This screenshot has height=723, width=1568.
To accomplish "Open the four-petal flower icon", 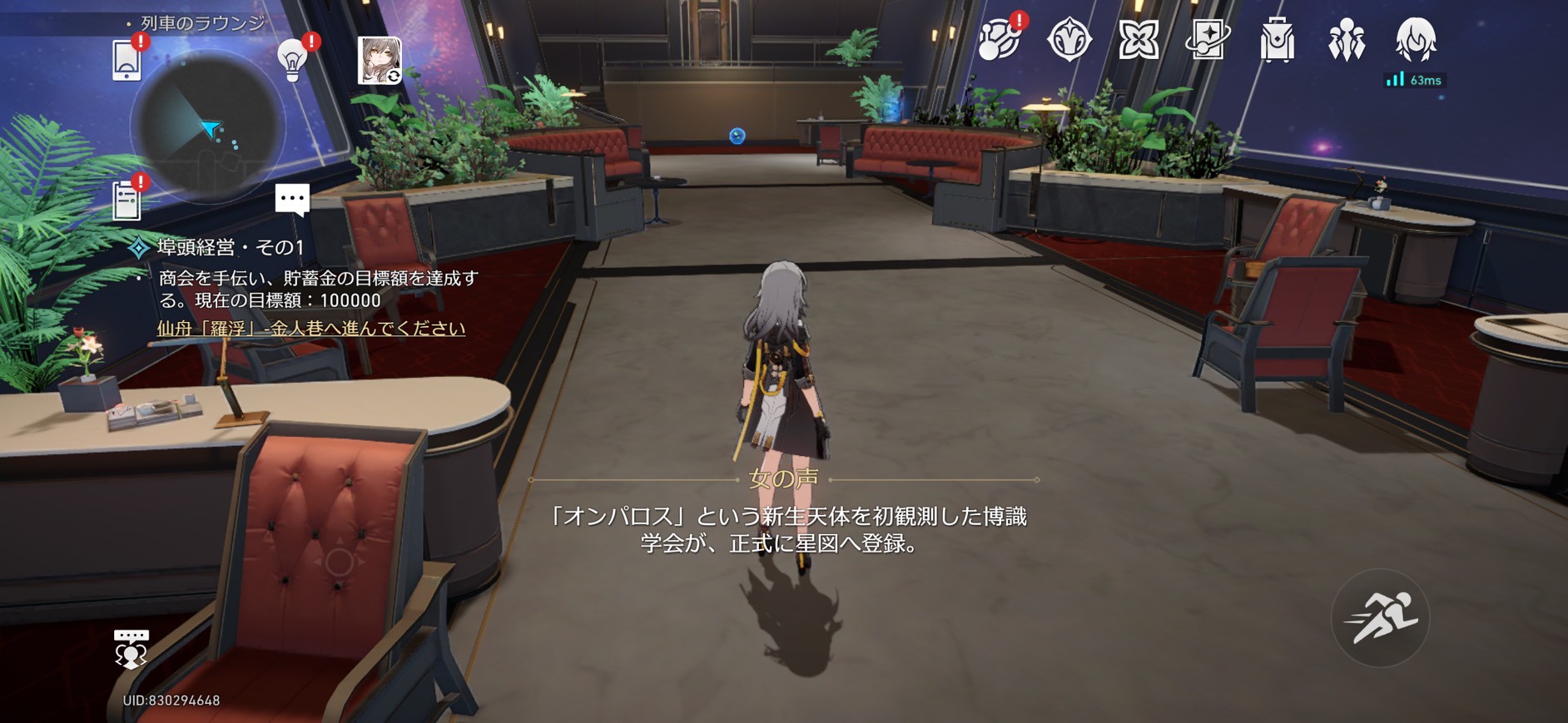I will click(1139, 40).
